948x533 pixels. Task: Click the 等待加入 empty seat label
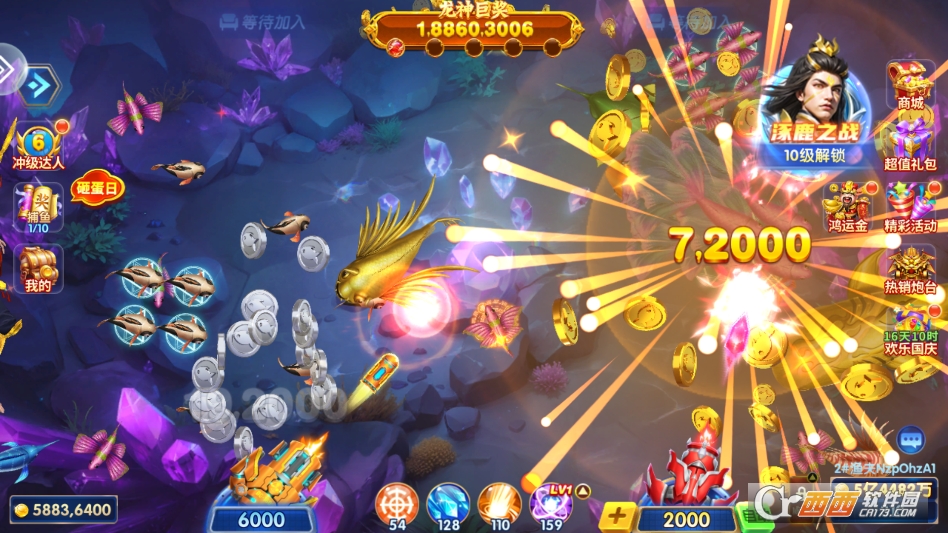(262, 20)
